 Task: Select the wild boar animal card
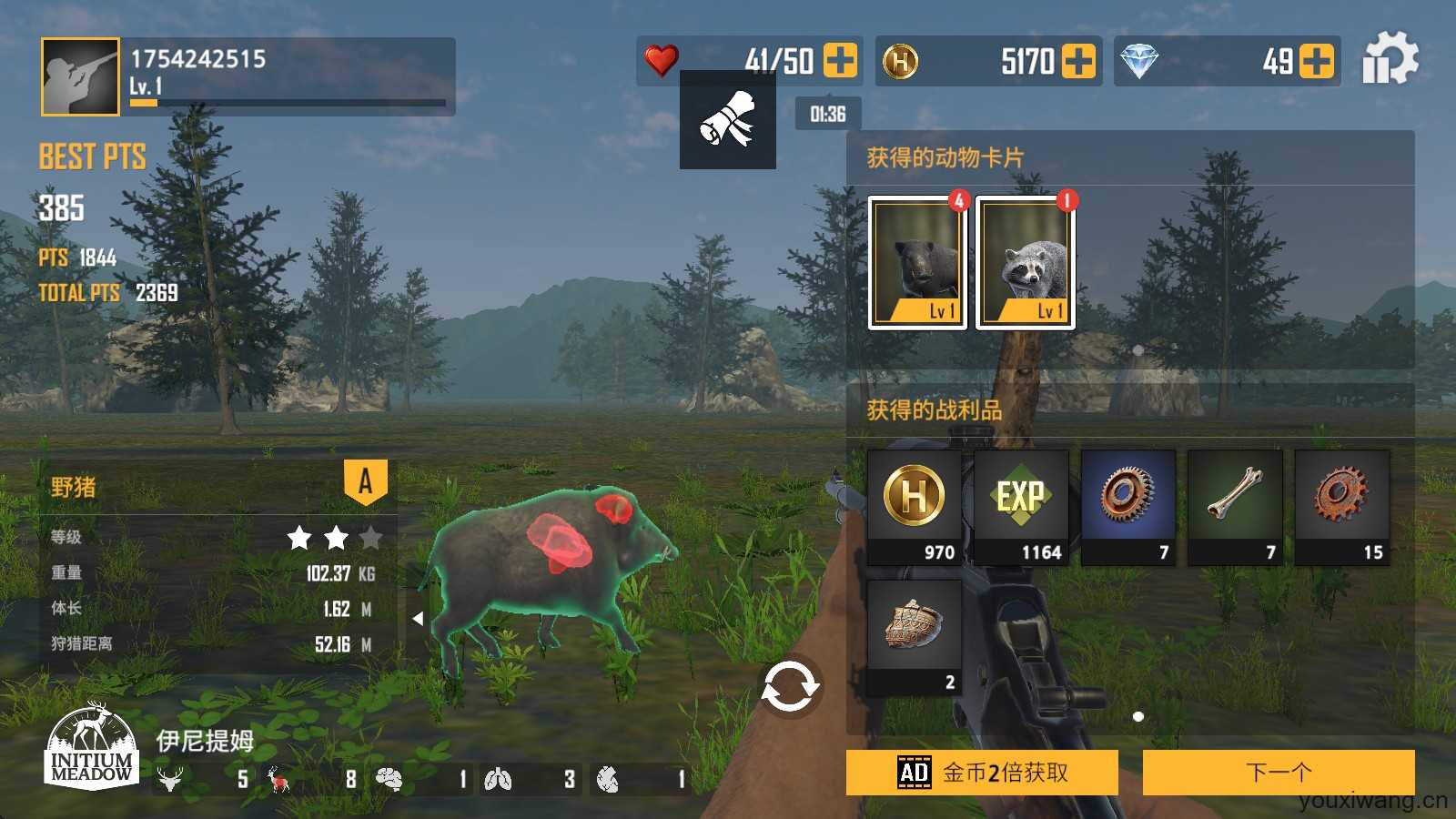click(x=916, y=262)
